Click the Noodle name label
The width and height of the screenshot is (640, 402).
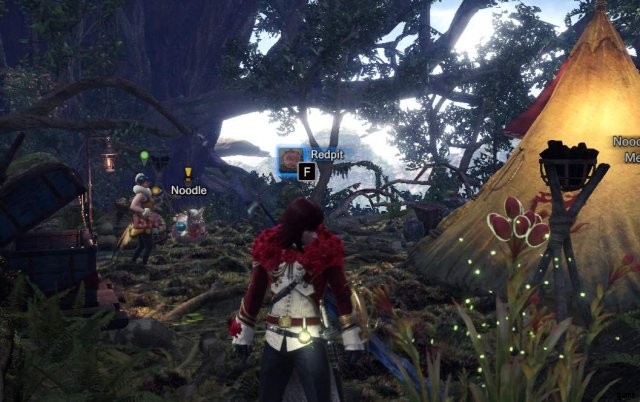click(x=188, y=190)
